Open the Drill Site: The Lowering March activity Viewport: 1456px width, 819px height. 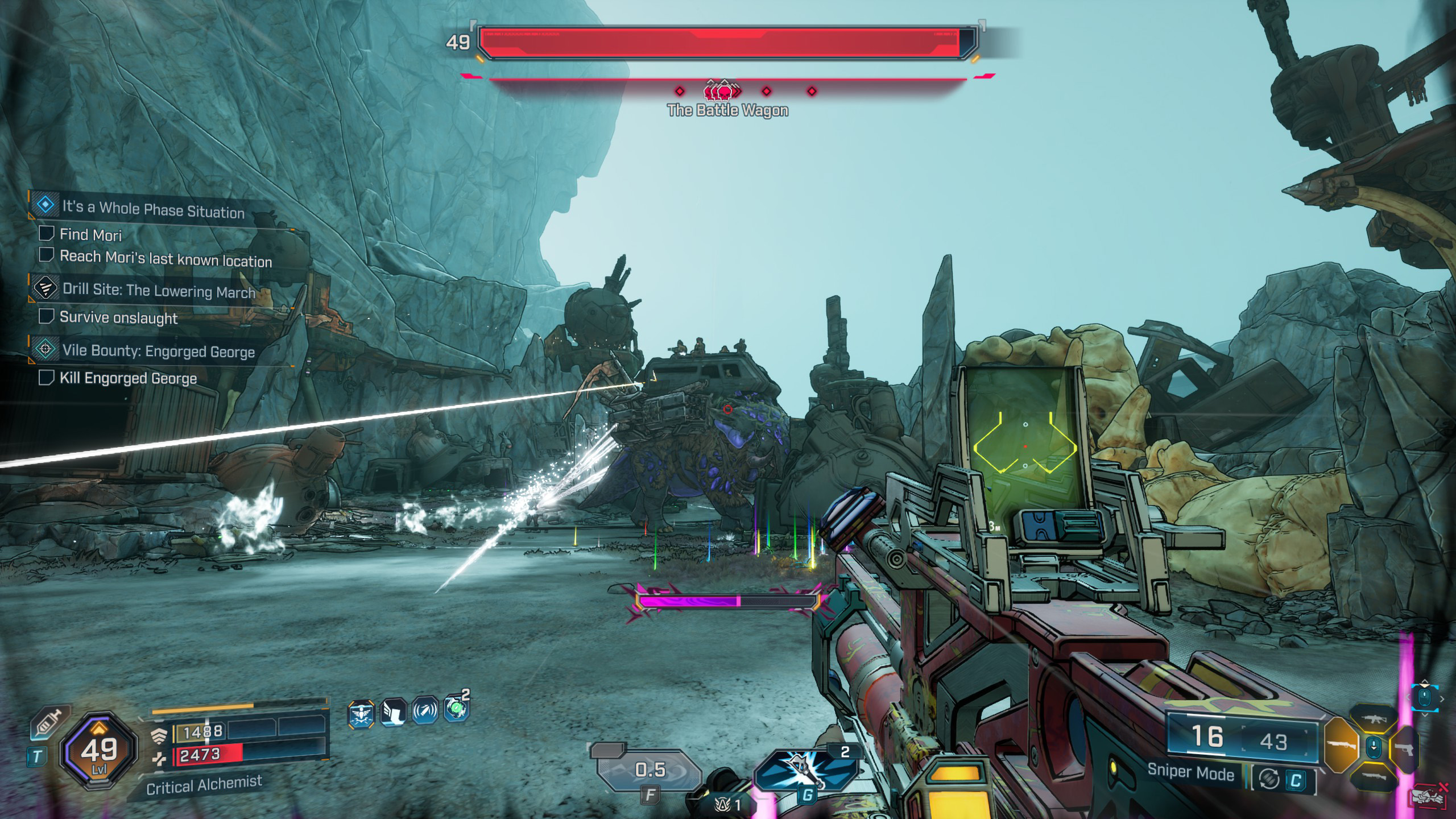coord(158,291)
